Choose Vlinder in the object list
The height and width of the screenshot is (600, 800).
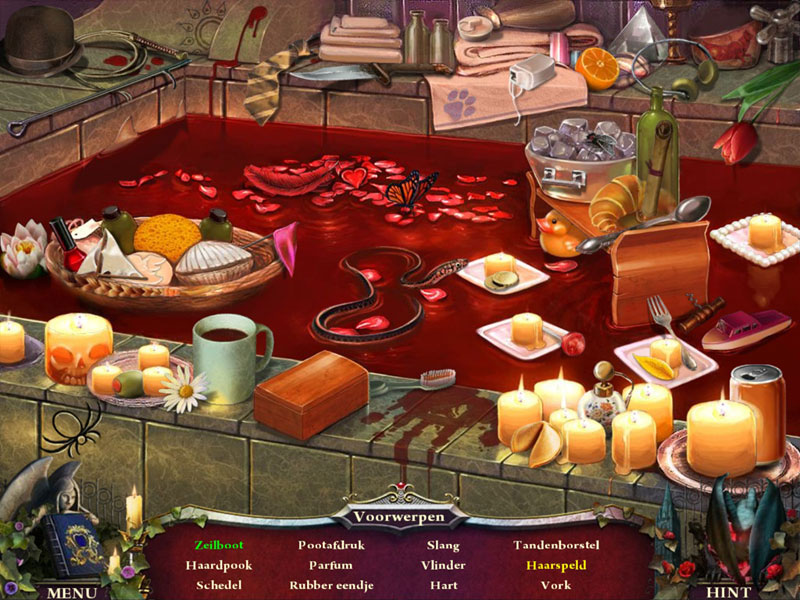coord(443,565)
